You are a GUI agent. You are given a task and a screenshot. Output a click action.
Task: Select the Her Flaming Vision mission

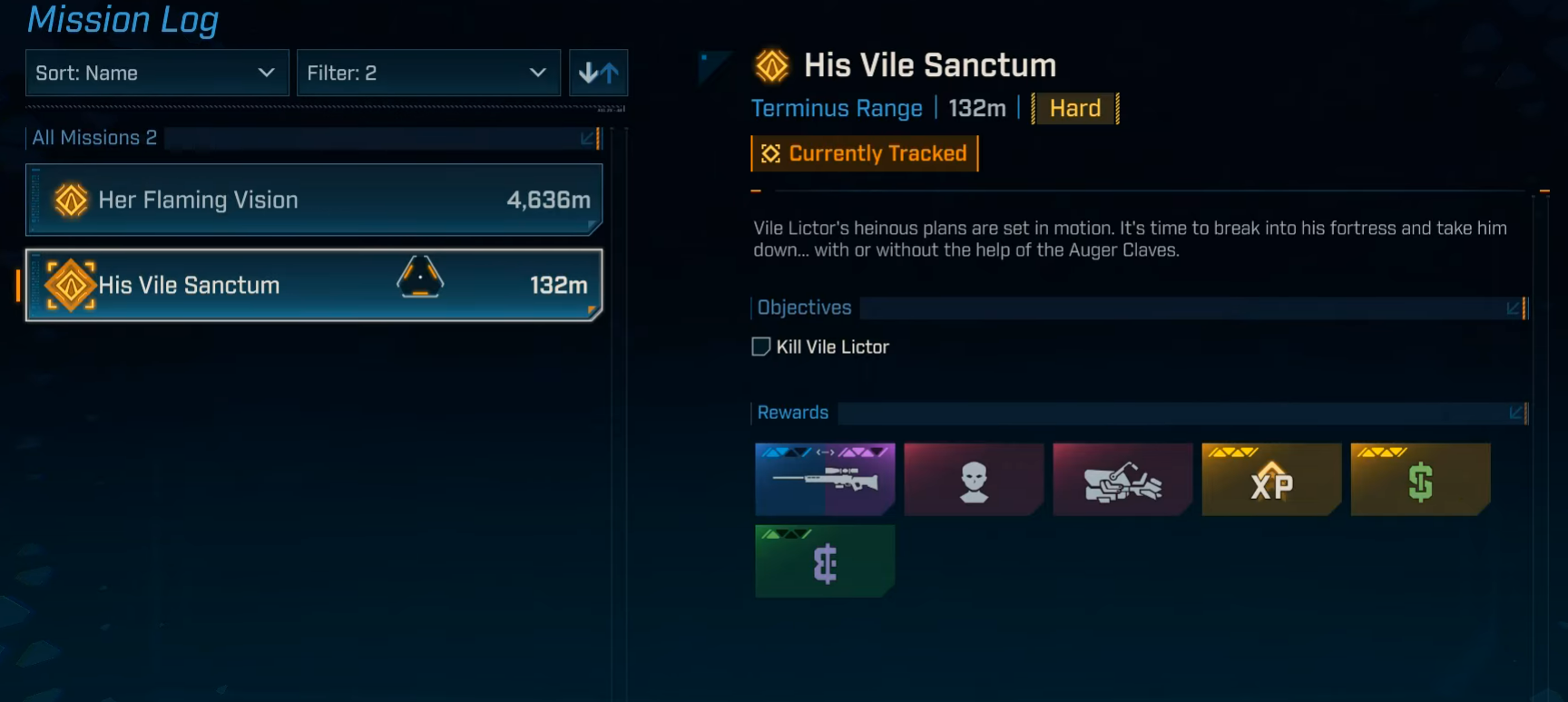(314, 200)
